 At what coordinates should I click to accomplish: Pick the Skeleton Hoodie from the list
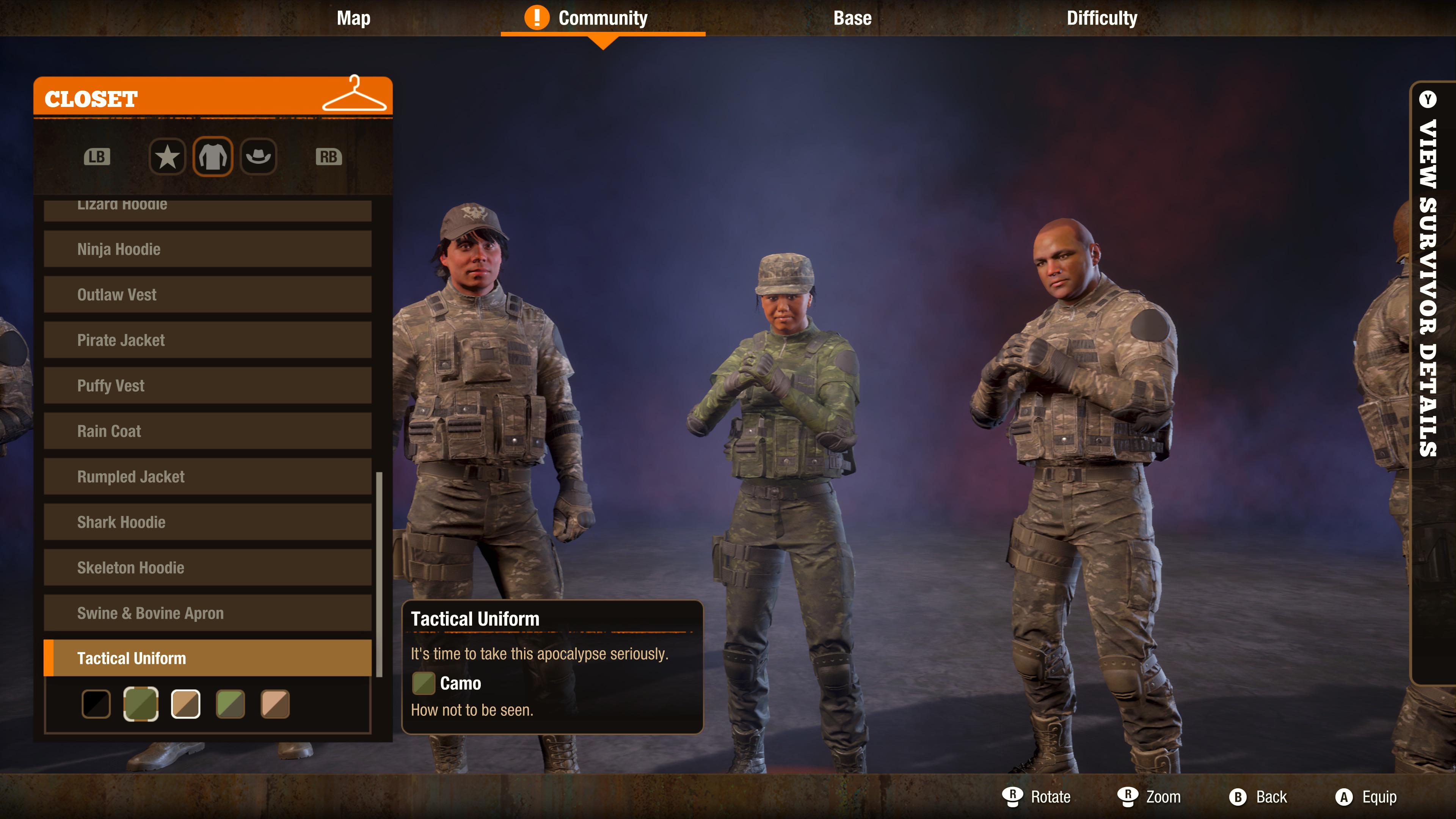207,568
